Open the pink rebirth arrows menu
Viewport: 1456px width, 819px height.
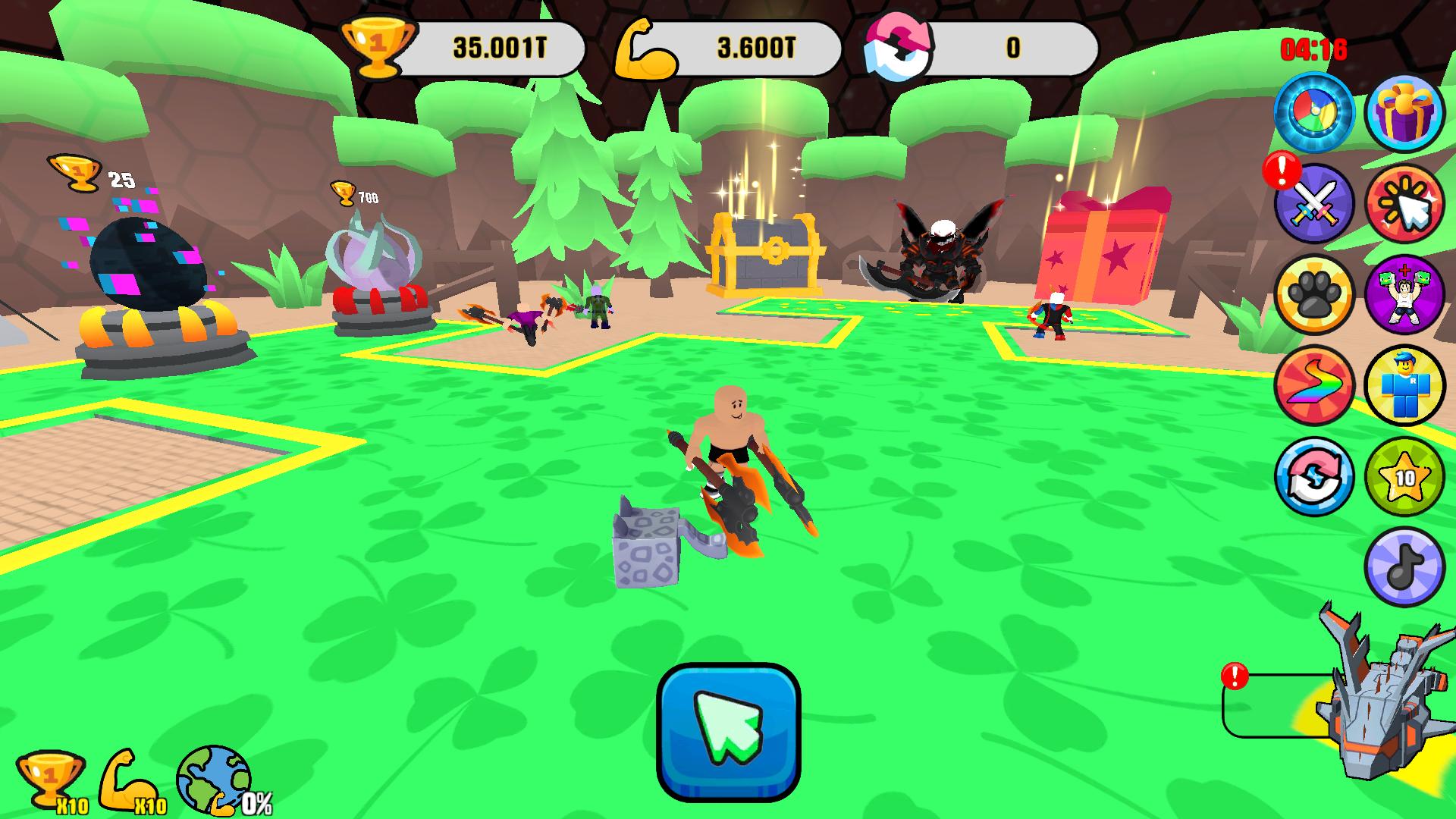pos(1316,476)
